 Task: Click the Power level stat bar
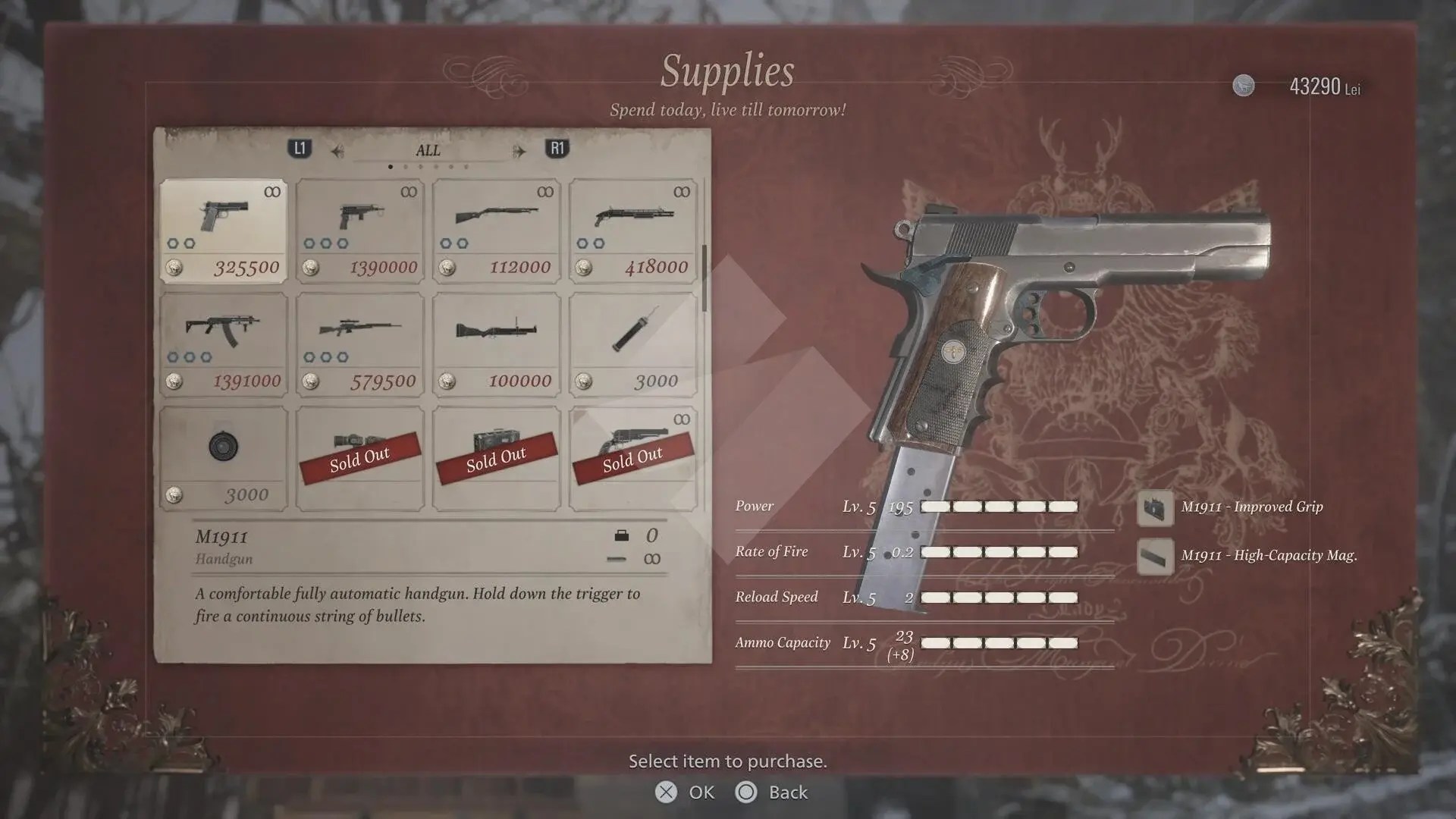(1001, 506)
